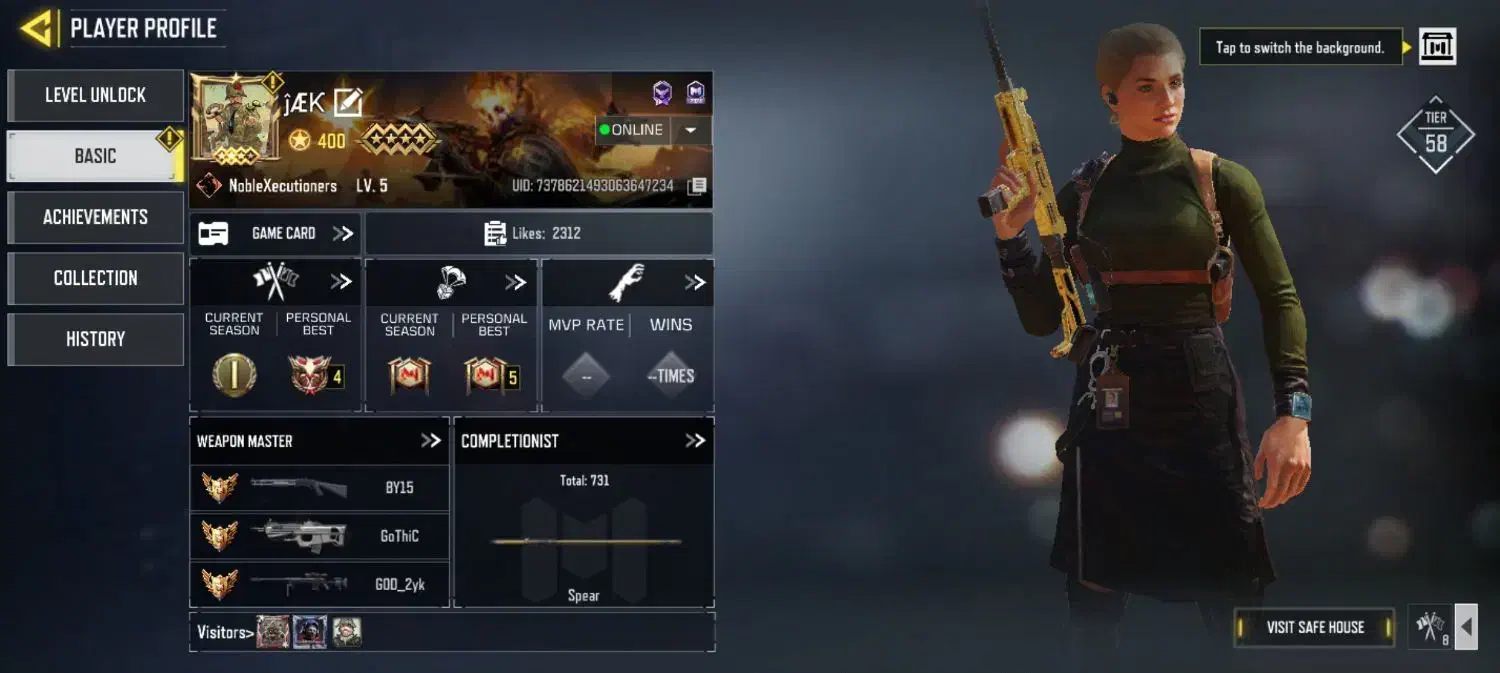
Task: Open the Achievements tab
Action: coord(95,217)
